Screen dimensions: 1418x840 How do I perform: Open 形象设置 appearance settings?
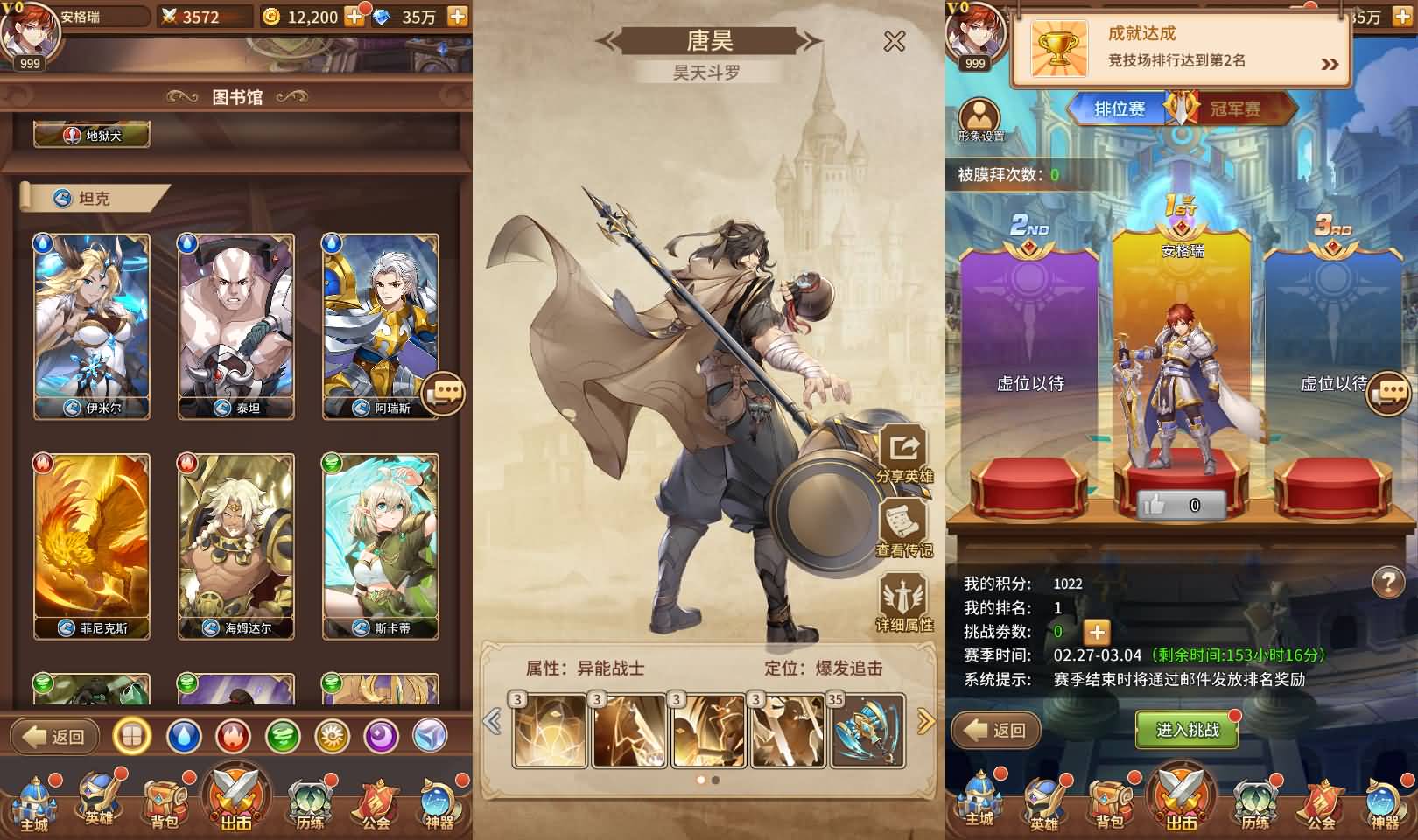[x=979, y=120]
